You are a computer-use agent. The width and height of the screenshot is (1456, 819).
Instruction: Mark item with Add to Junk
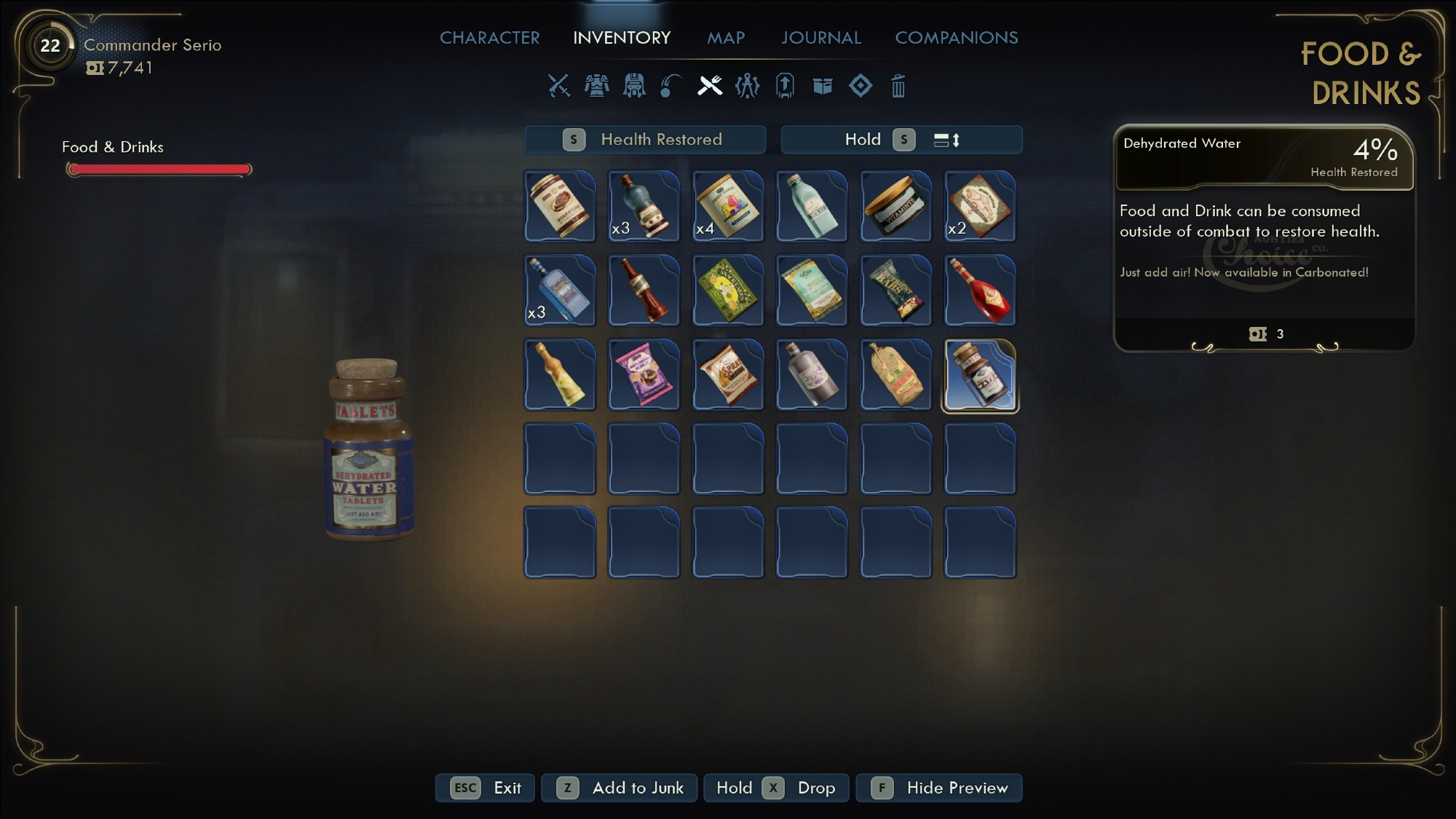tap(620, 788)
